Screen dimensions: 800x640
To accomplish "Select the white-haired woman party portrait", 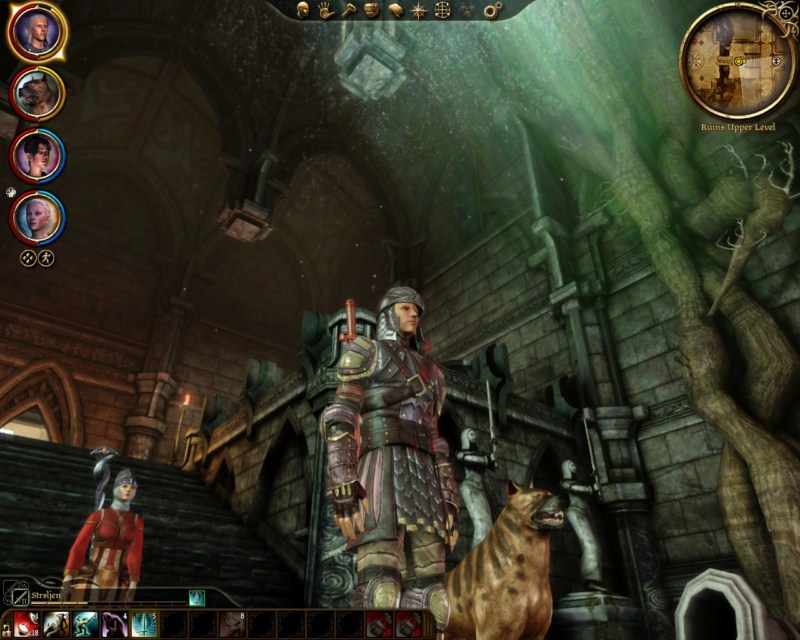I will (37, 215).
